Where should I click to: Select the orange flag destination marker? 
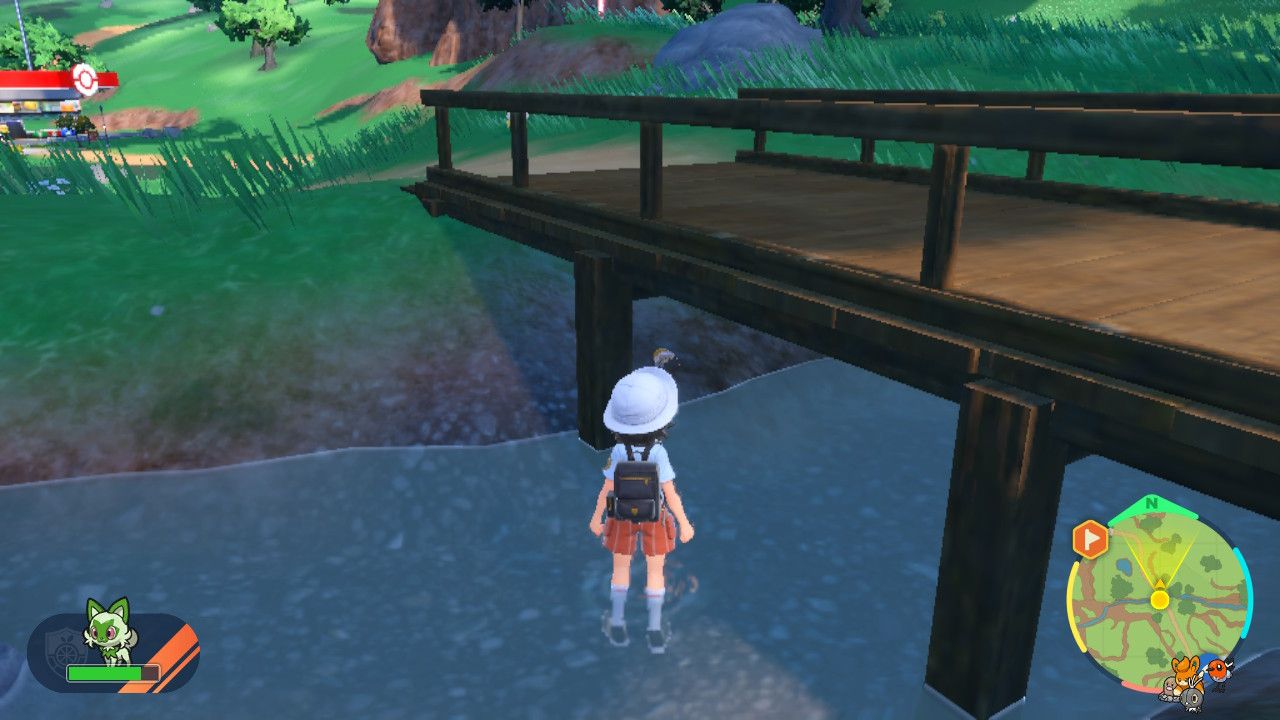pos(1089,539)
